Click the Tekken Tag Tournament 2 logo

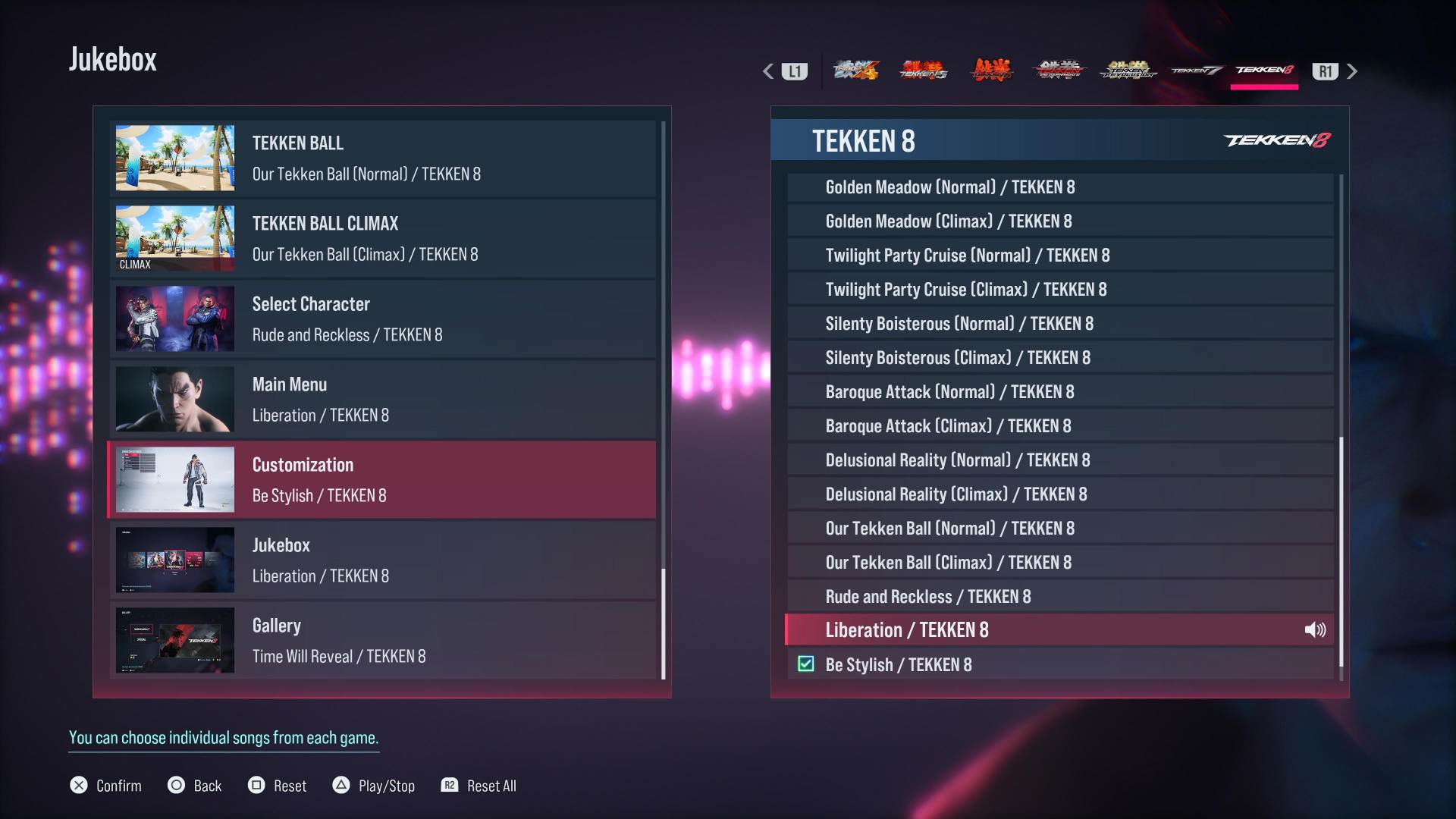click(1059, 71)
